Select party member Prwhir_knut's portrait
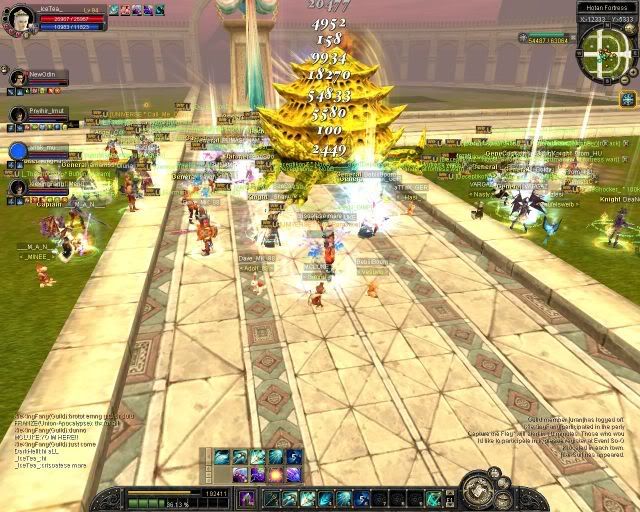640x512 pixels. tap(18, 115)
